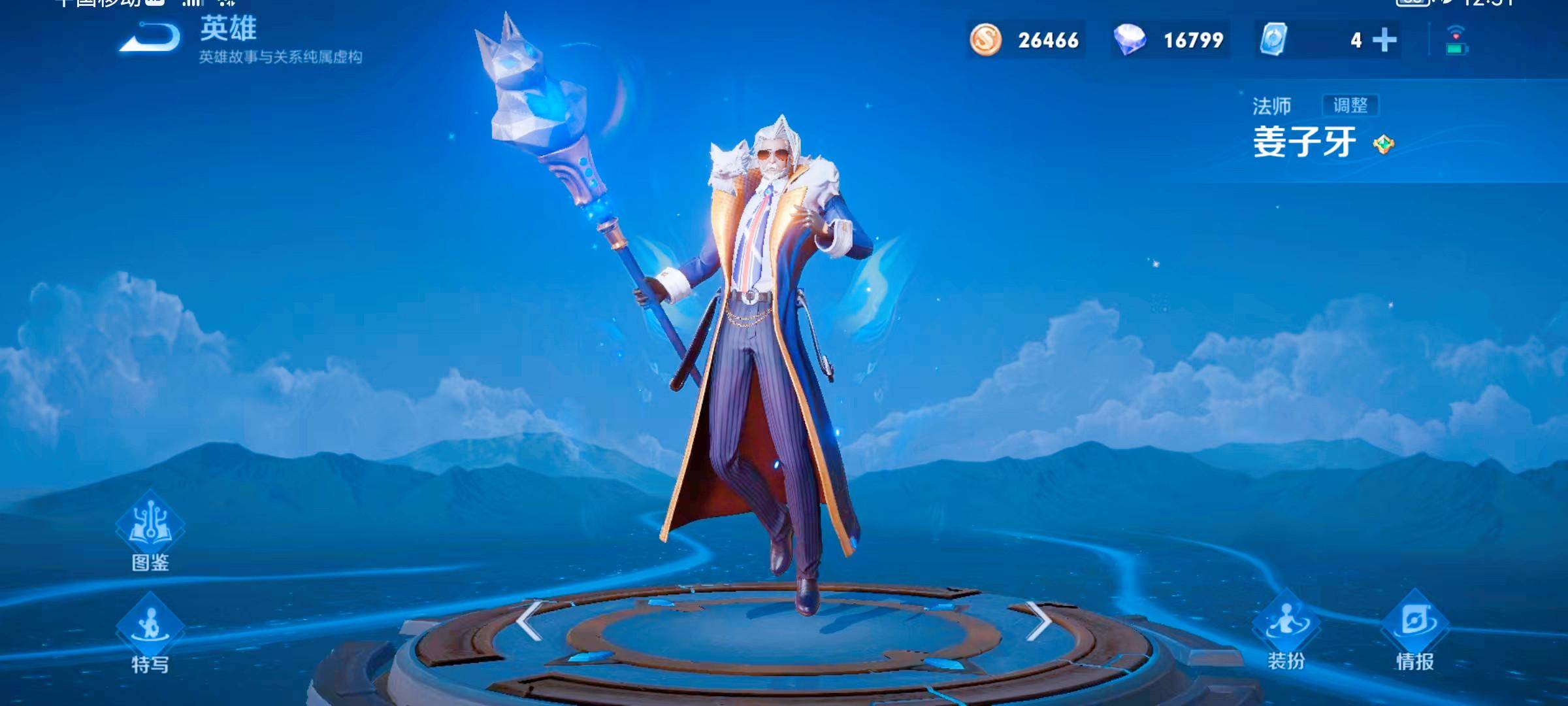1568x706 pixels.
Task: Click the network signal status icon
Action: (1456, 41)
